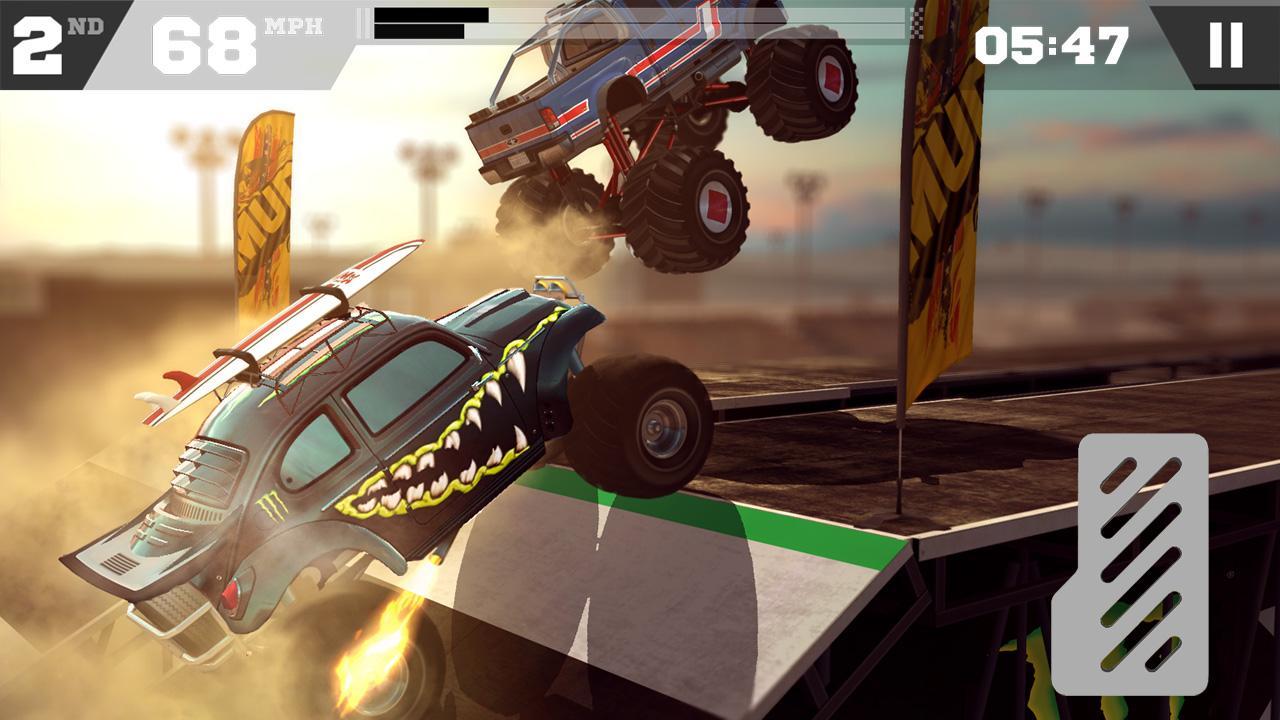This screenshot has height=720, width=1280.
Task: Tap the pause icon in top-right corner
Action: [x=1227, y=45]
